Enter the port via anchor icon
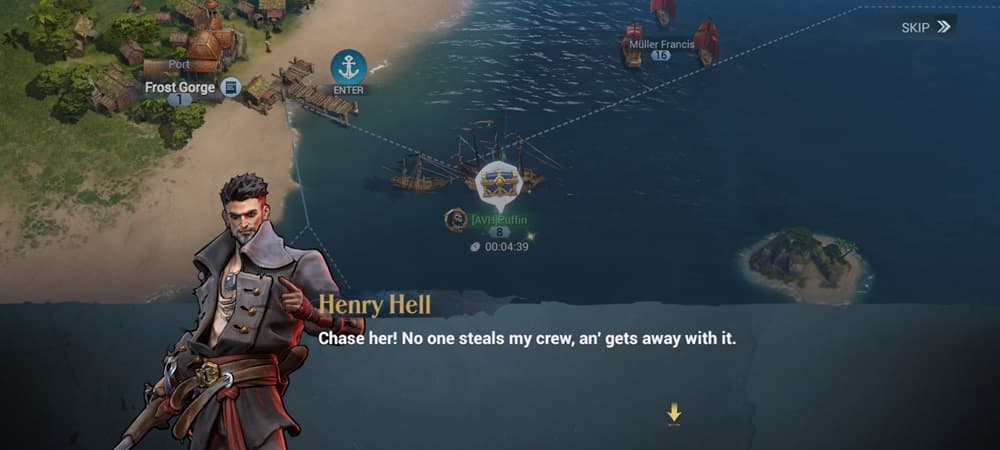The width and height of the screenshot is (1000, 450). click(x=349, y=68)
